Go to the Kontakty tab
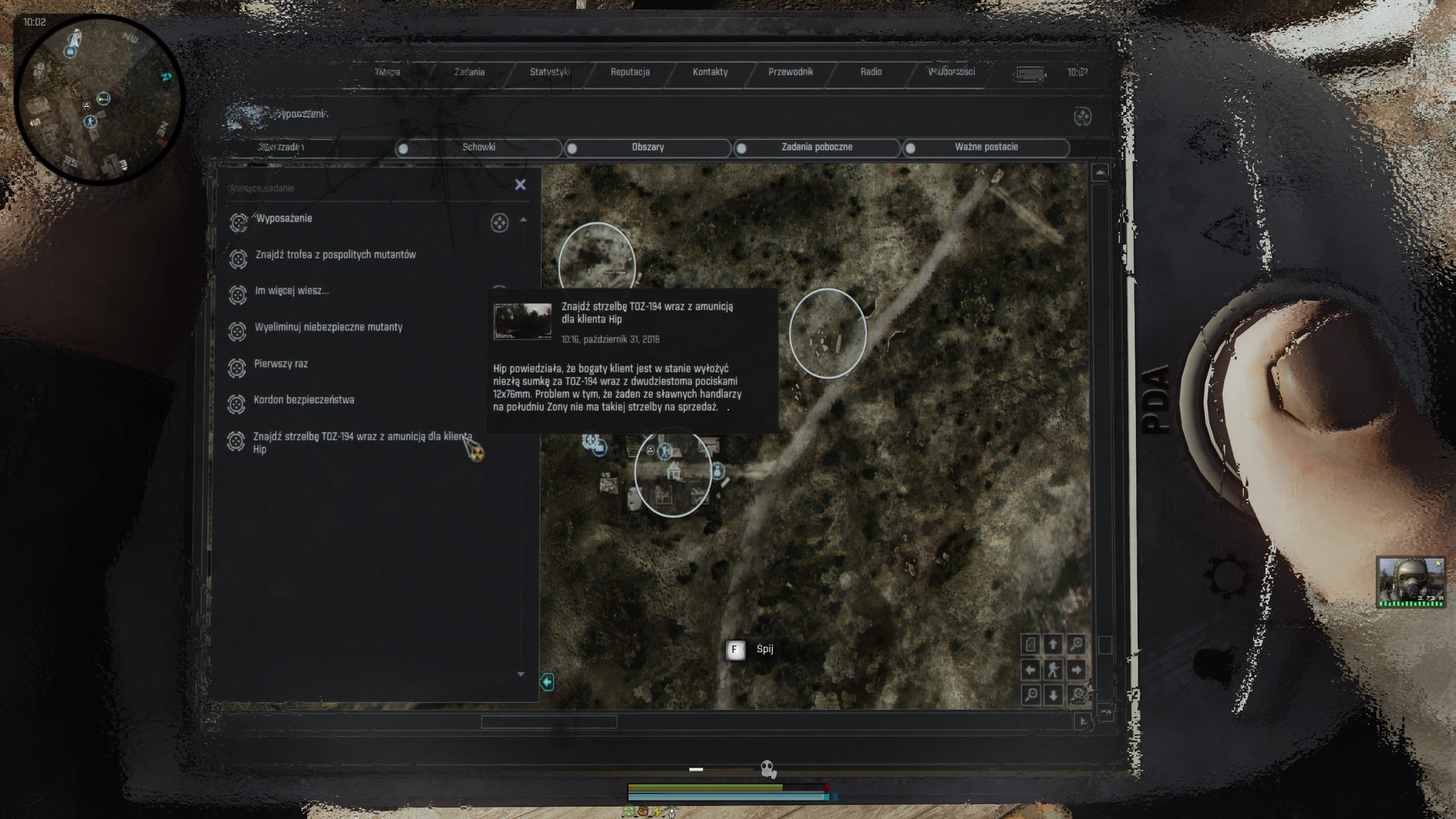The image size is (1456, 819). [710, 72]
